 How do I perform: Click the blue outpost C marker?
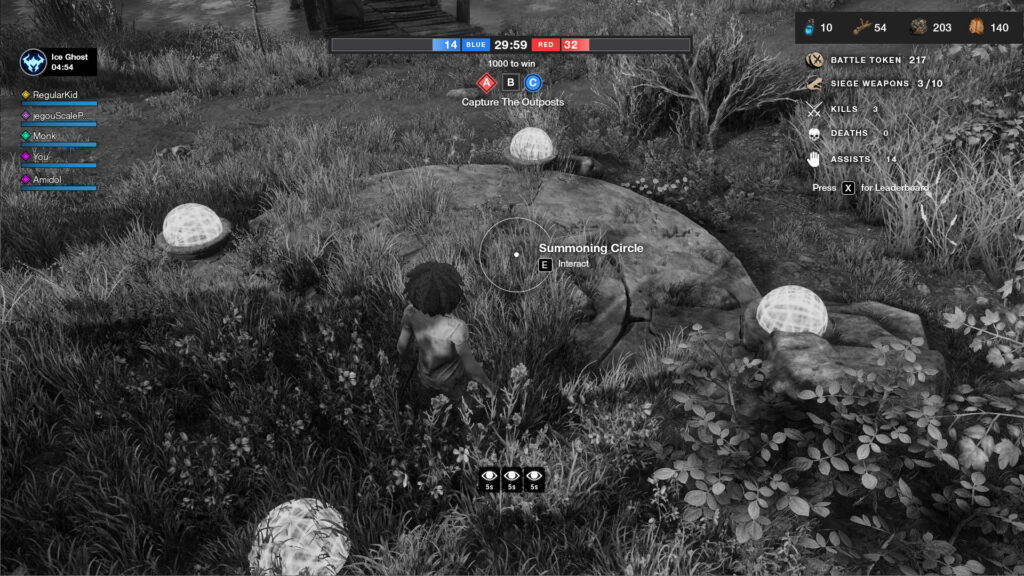point(533,83)
